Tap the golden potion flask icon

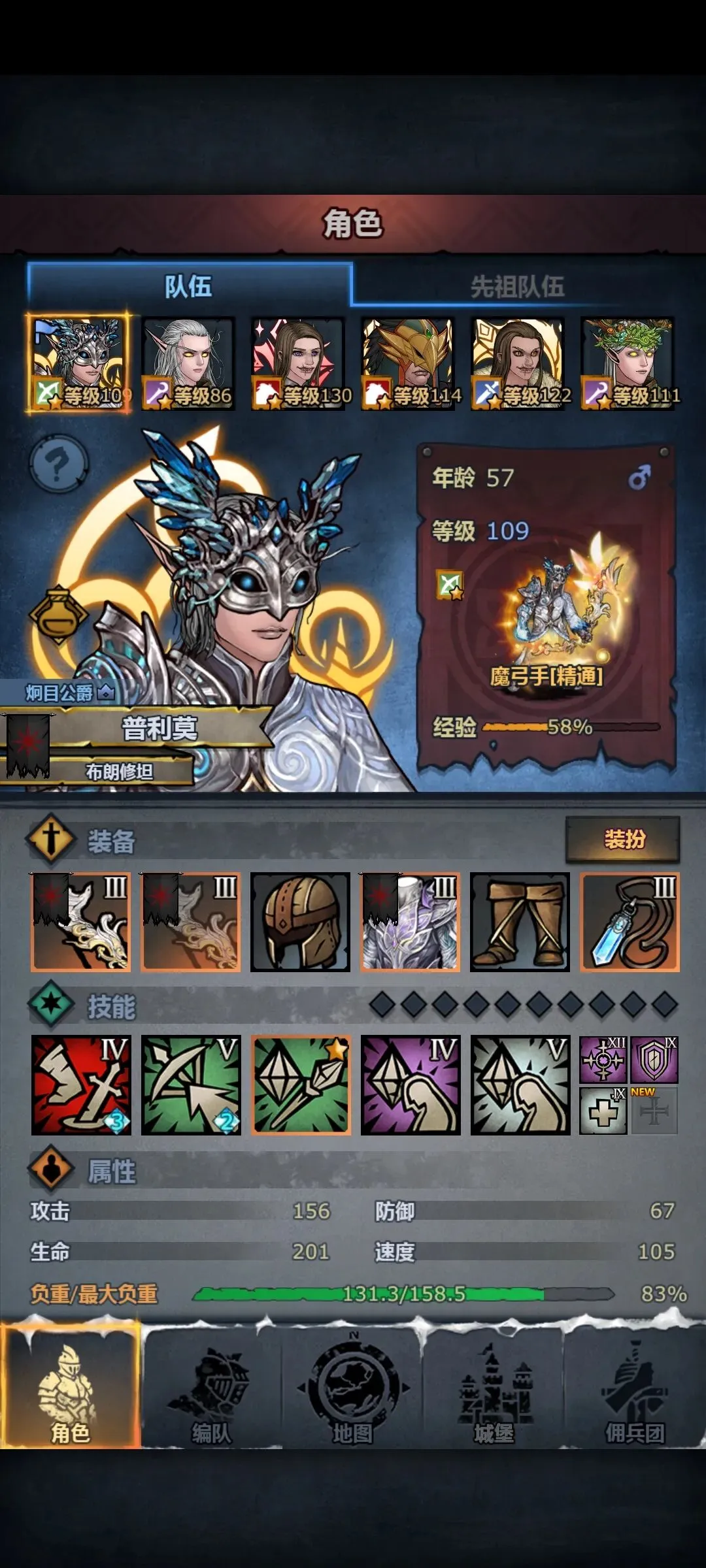click(x=58, y=615)
